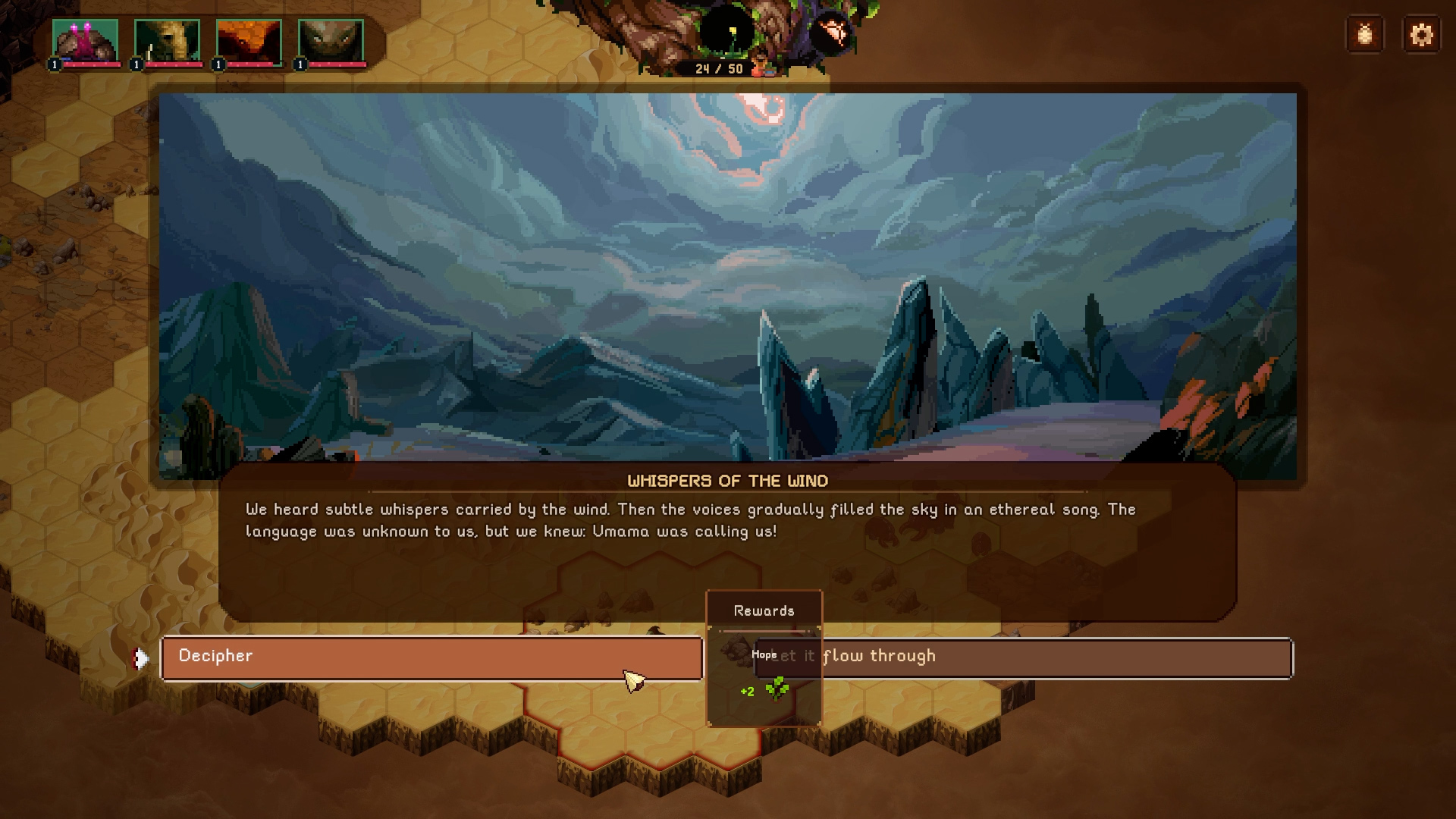
Task: Open the bug report icon at top right
Action: [x=1365, y=33]
